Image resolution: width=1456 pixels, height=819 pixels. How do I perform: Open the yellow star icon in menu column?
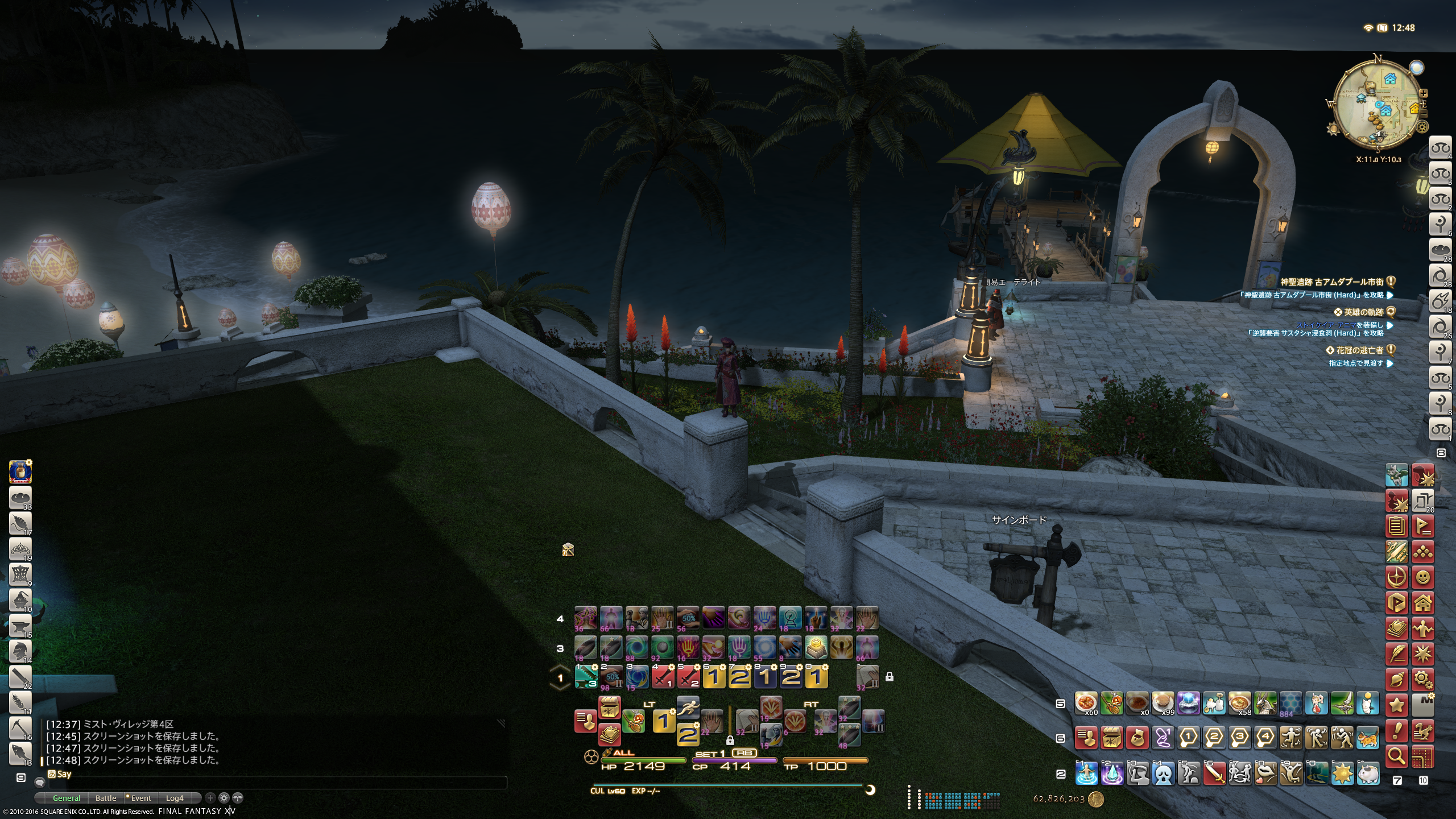pyautogui.click(x=1397, y=705)
